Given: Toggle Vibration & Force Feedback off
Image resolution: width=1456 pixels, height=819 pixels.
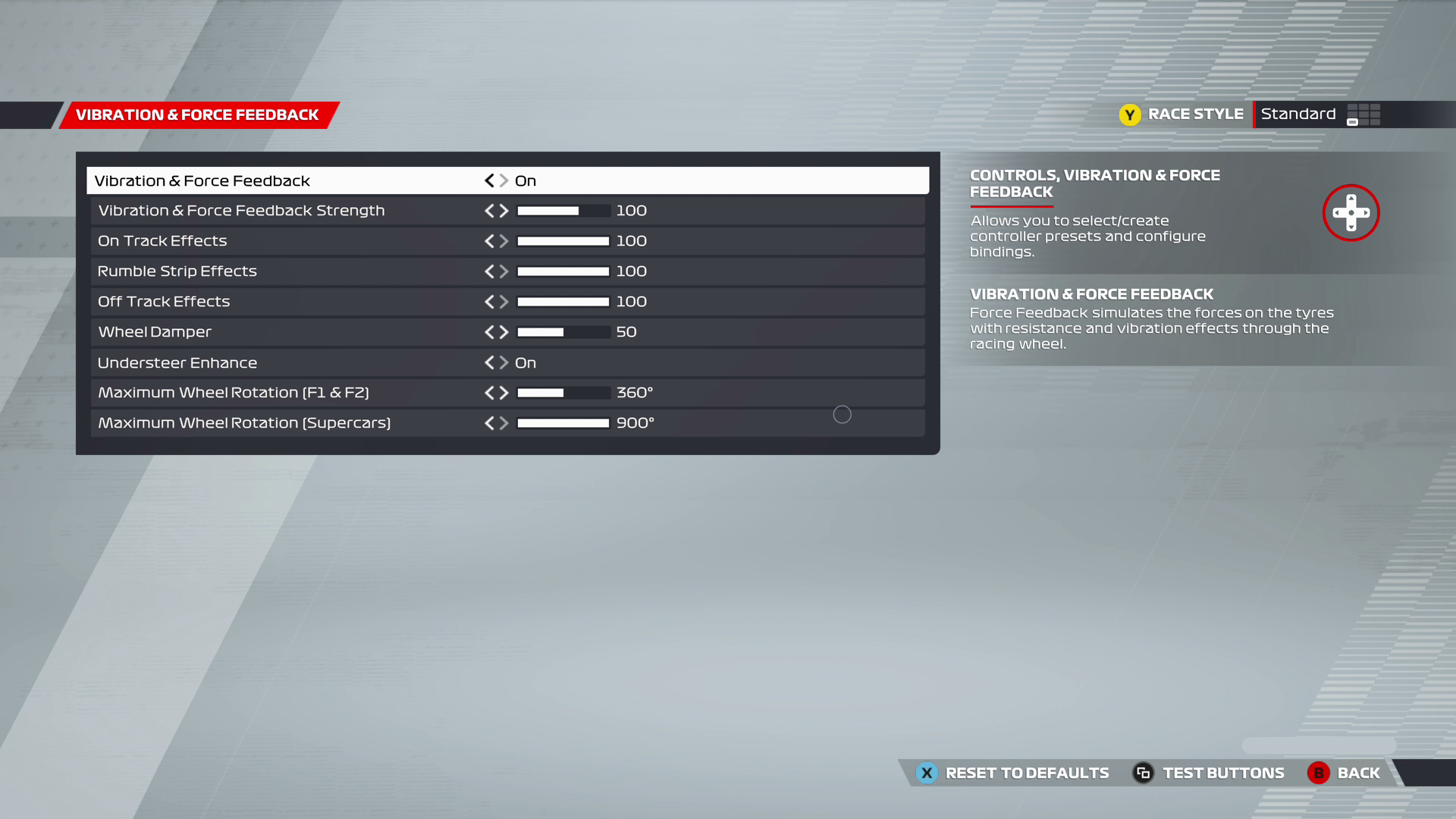Looking at the screenshot, I should click(489, 180).
